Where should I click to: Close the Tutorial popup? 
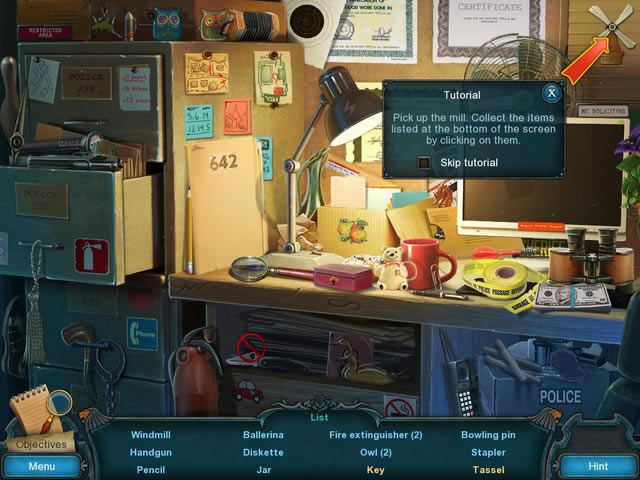click(x=551, y=94)
